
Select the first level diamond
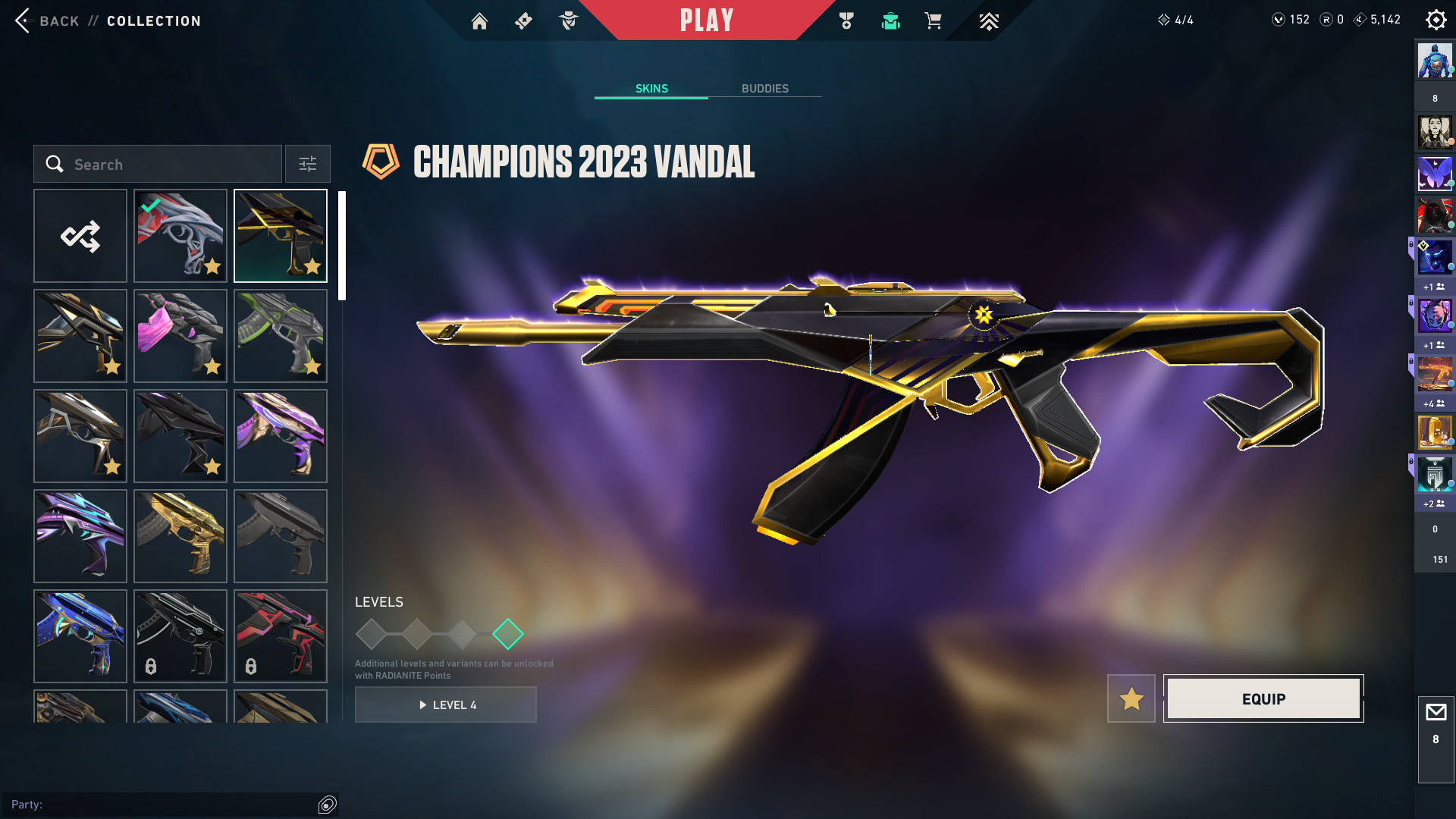371,634
